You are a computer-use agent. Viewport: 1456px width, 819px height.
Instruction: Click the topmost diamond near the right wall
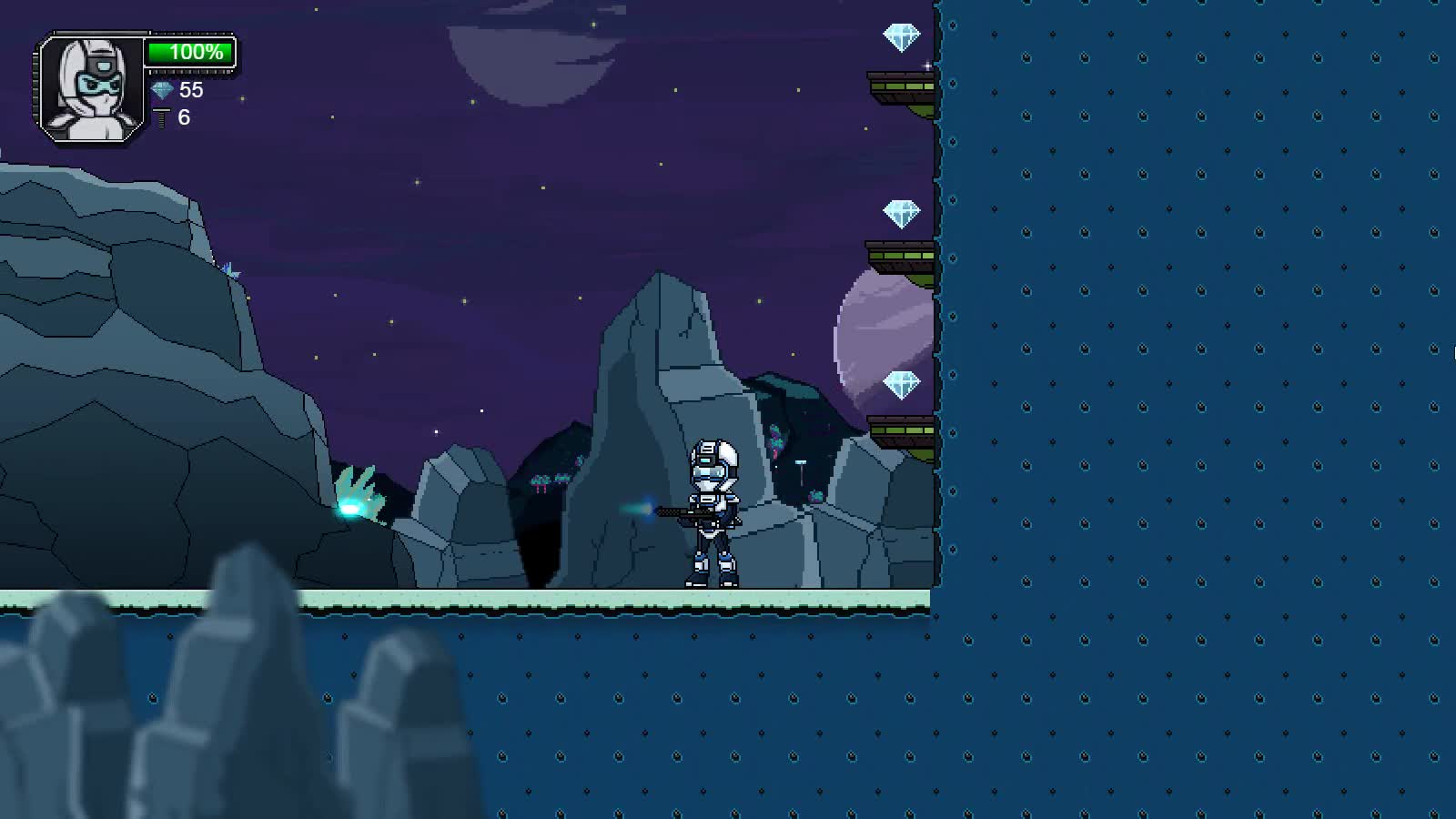pyautogui.click(x=903, y=36)
